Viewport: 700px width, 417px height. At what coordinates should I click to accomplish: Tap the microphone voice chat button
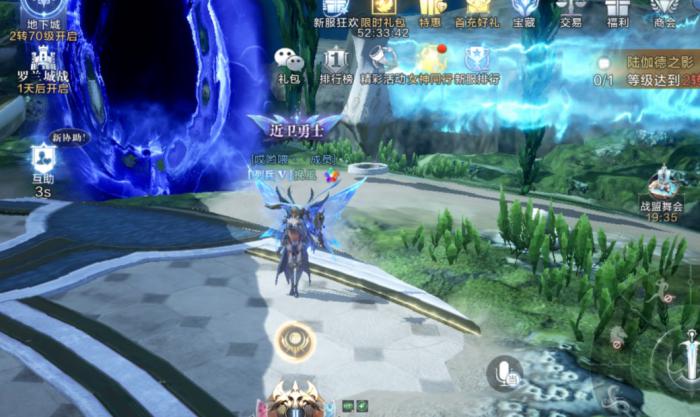coord(505,375)
